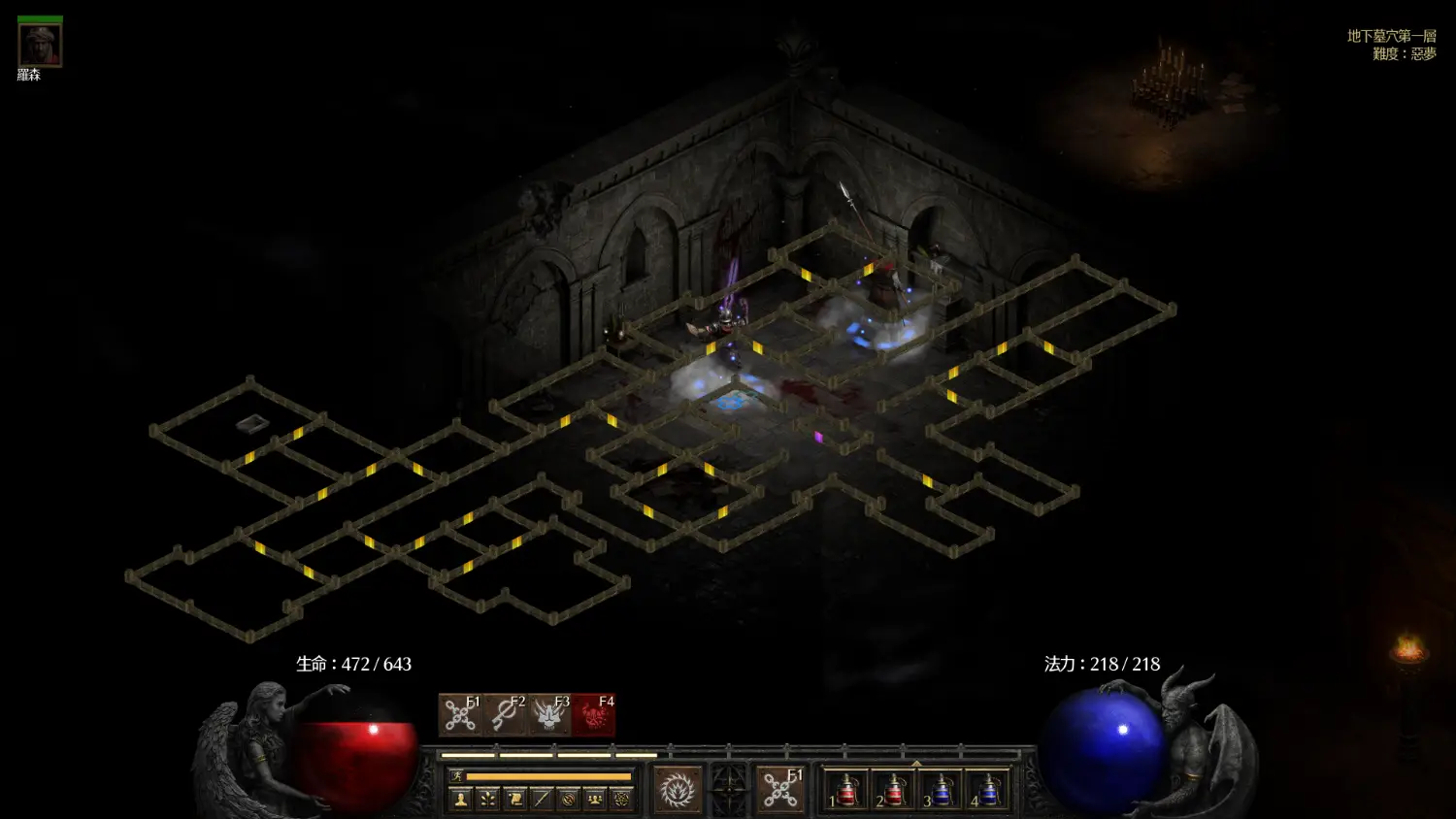
Task: Drink the blue mana potion in belt slot 3
Action: point(940,791)
